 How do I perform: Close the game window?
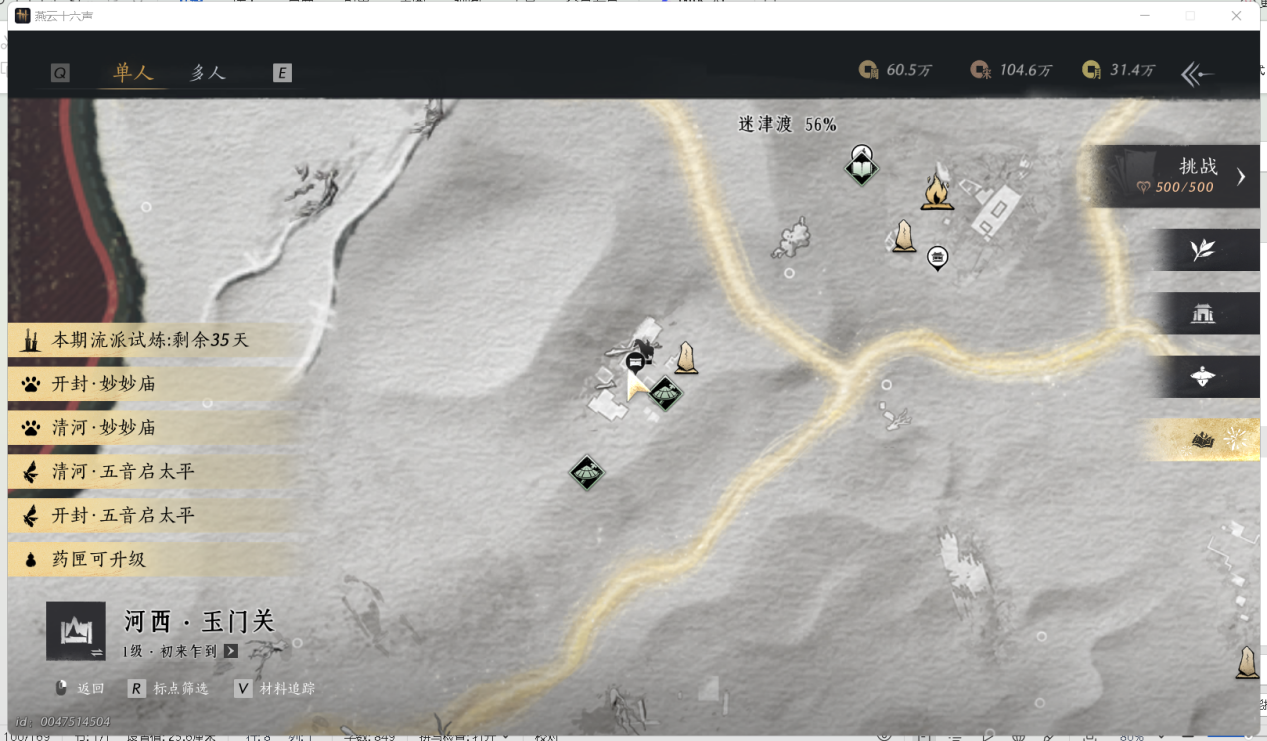(x=1236, y=16)
